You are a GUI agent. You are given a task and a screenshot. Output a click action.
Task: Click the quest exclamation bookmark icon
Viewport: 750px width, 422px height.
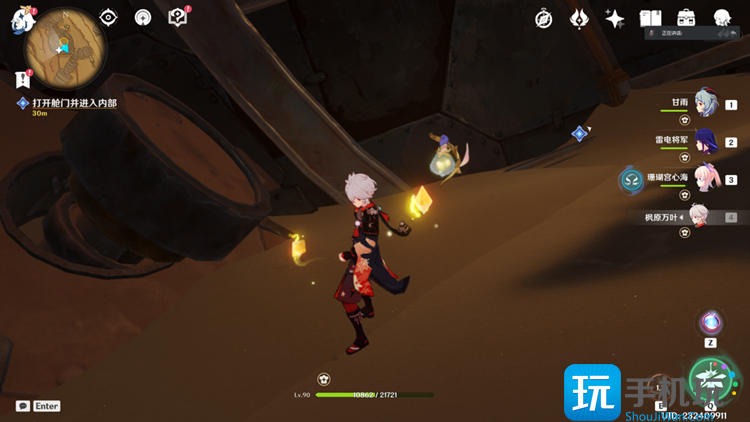pos(22,79)
